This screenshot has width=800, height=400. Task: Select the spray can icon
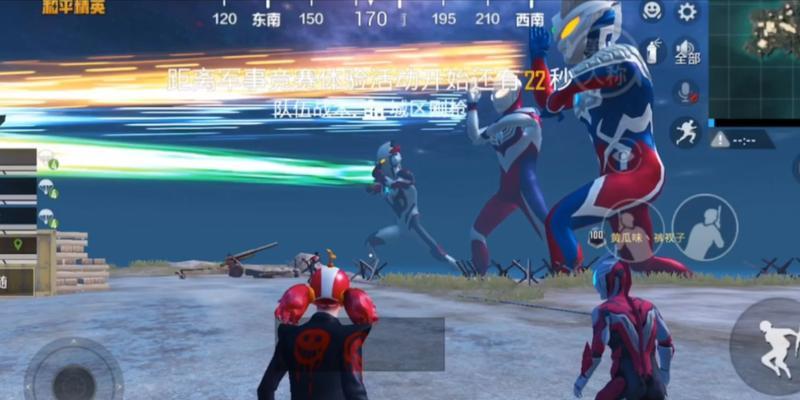pyautogui.click(x=652, y=49)
